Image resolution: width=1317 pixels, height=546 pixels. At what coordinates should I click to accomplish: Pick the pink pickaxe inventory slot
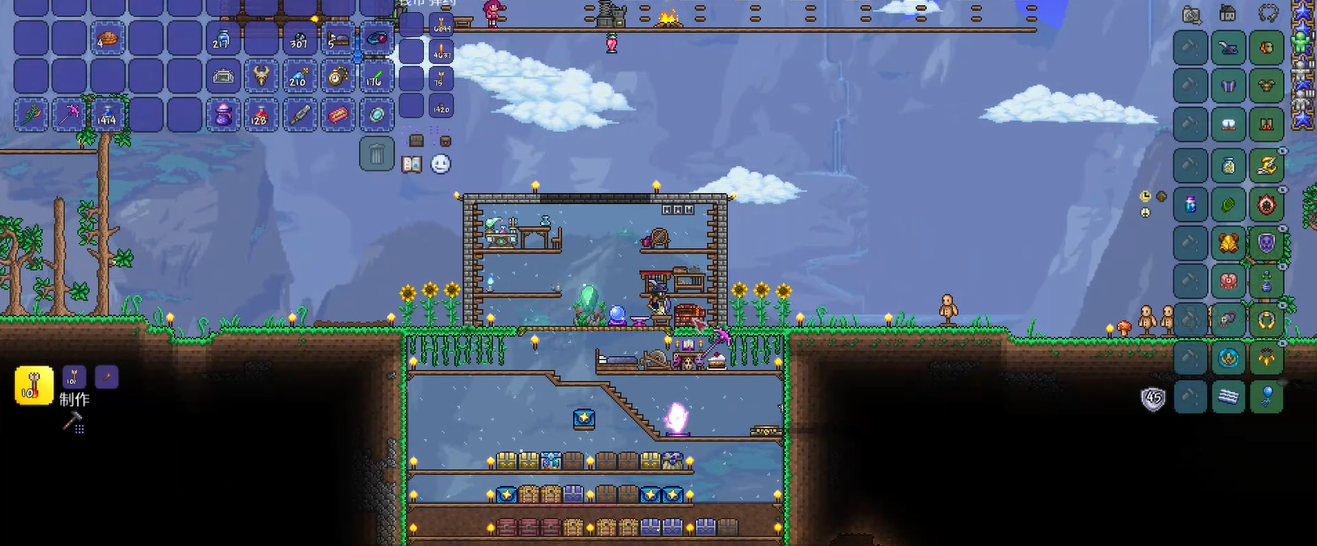pos(69,115)
